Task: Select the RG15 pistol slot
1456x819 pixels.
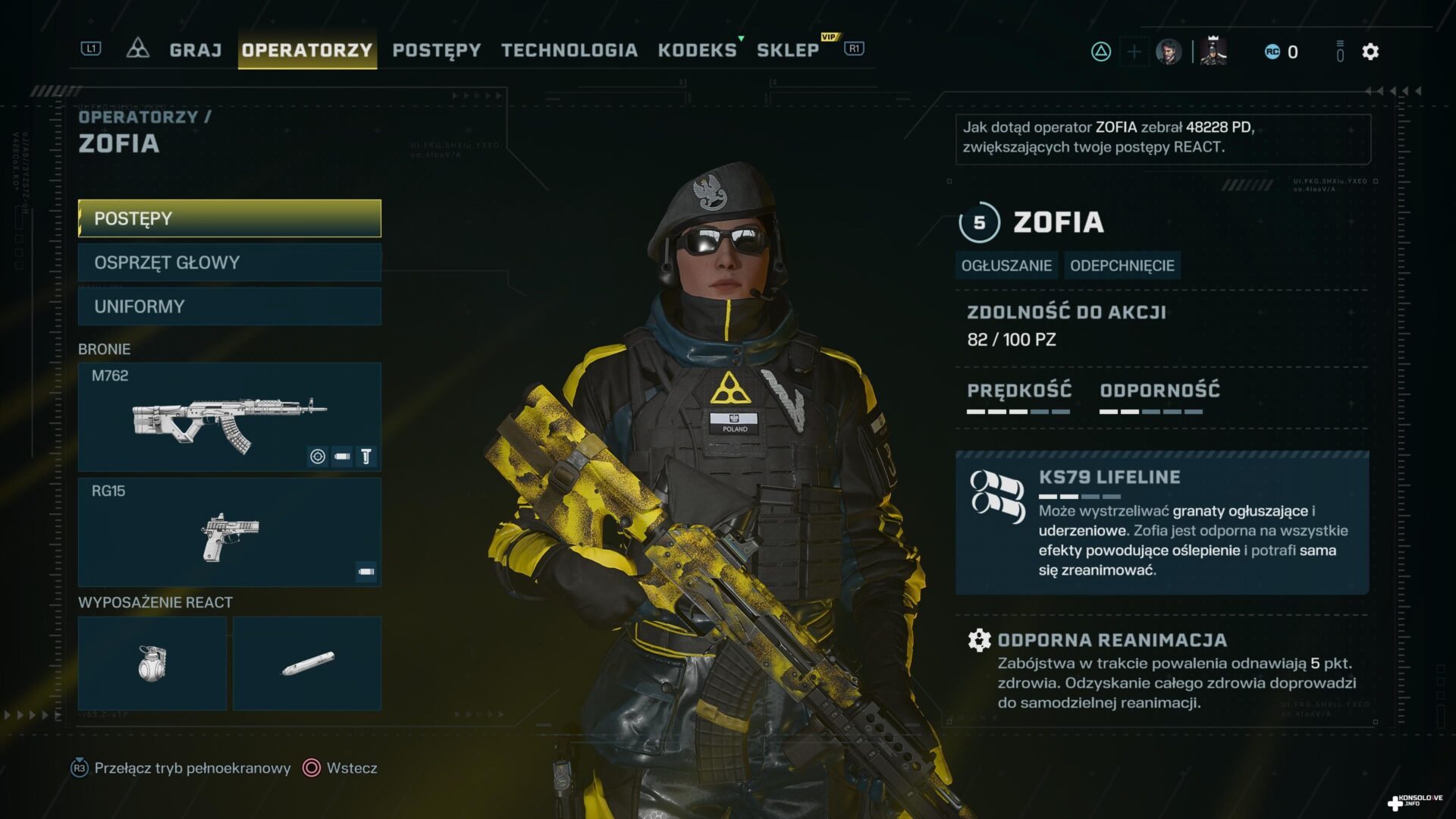Action: pyautogui.click(x=230, y=532)
